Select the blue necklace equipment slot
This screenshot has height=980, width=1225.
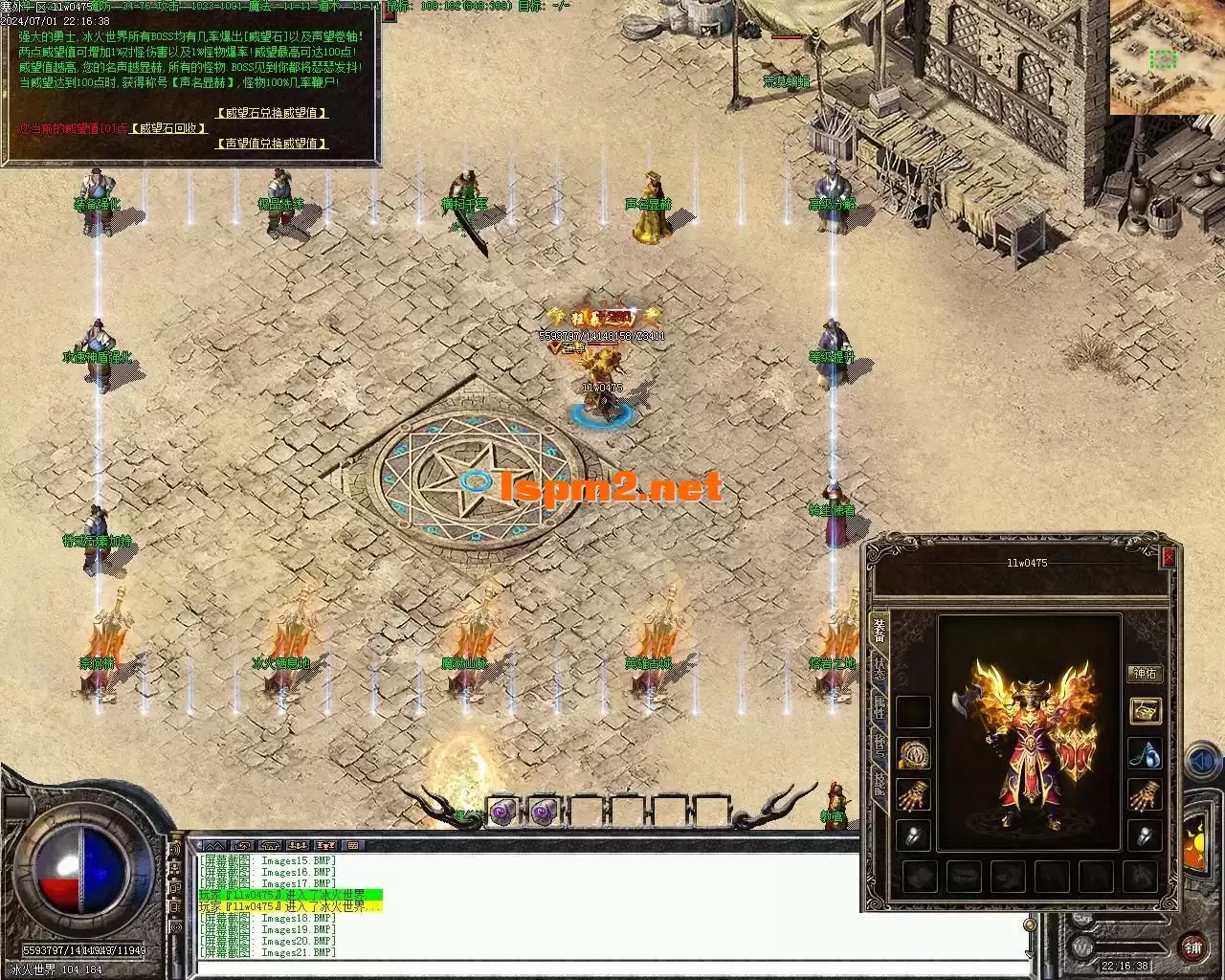[x=1145, y=754]
